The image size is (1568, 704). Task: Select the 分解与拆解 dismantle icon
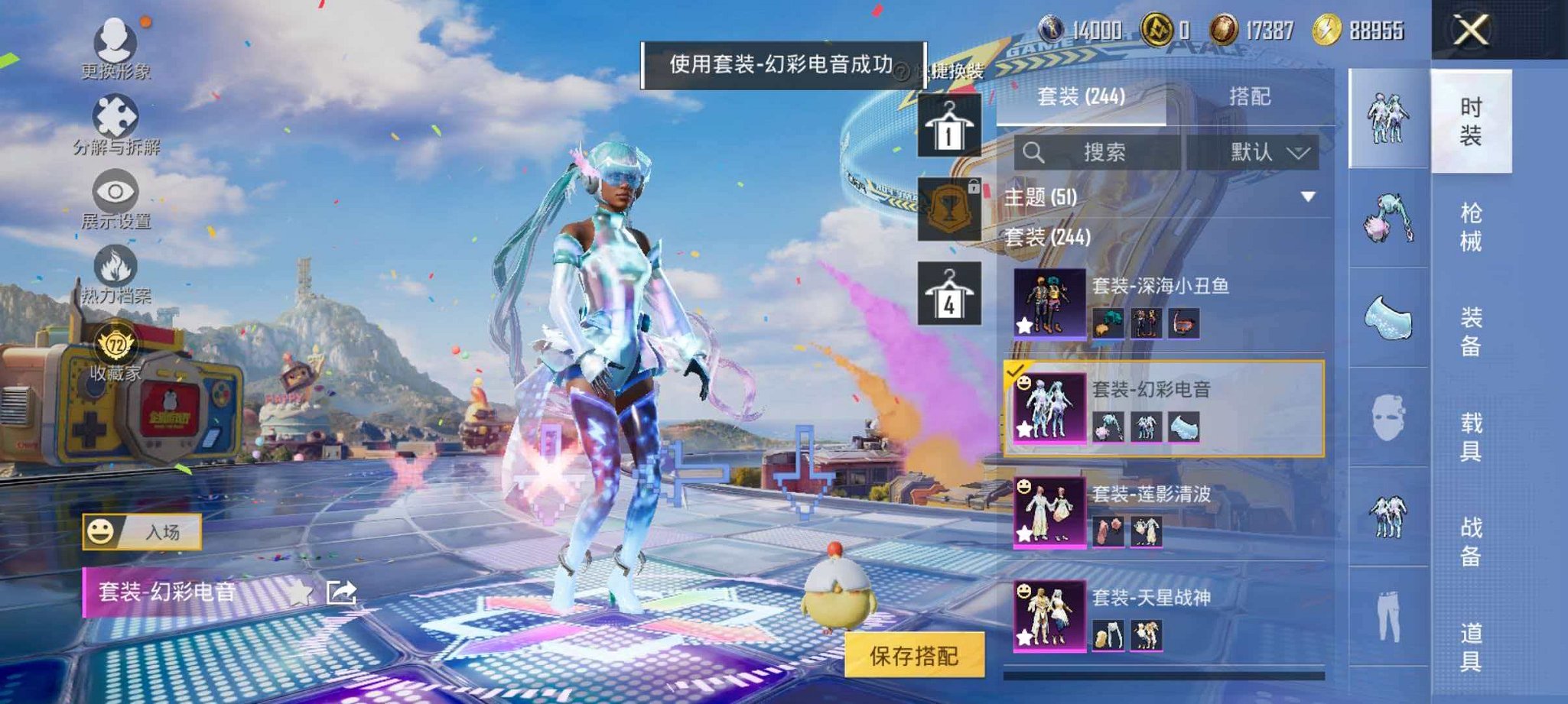[115, 115]
